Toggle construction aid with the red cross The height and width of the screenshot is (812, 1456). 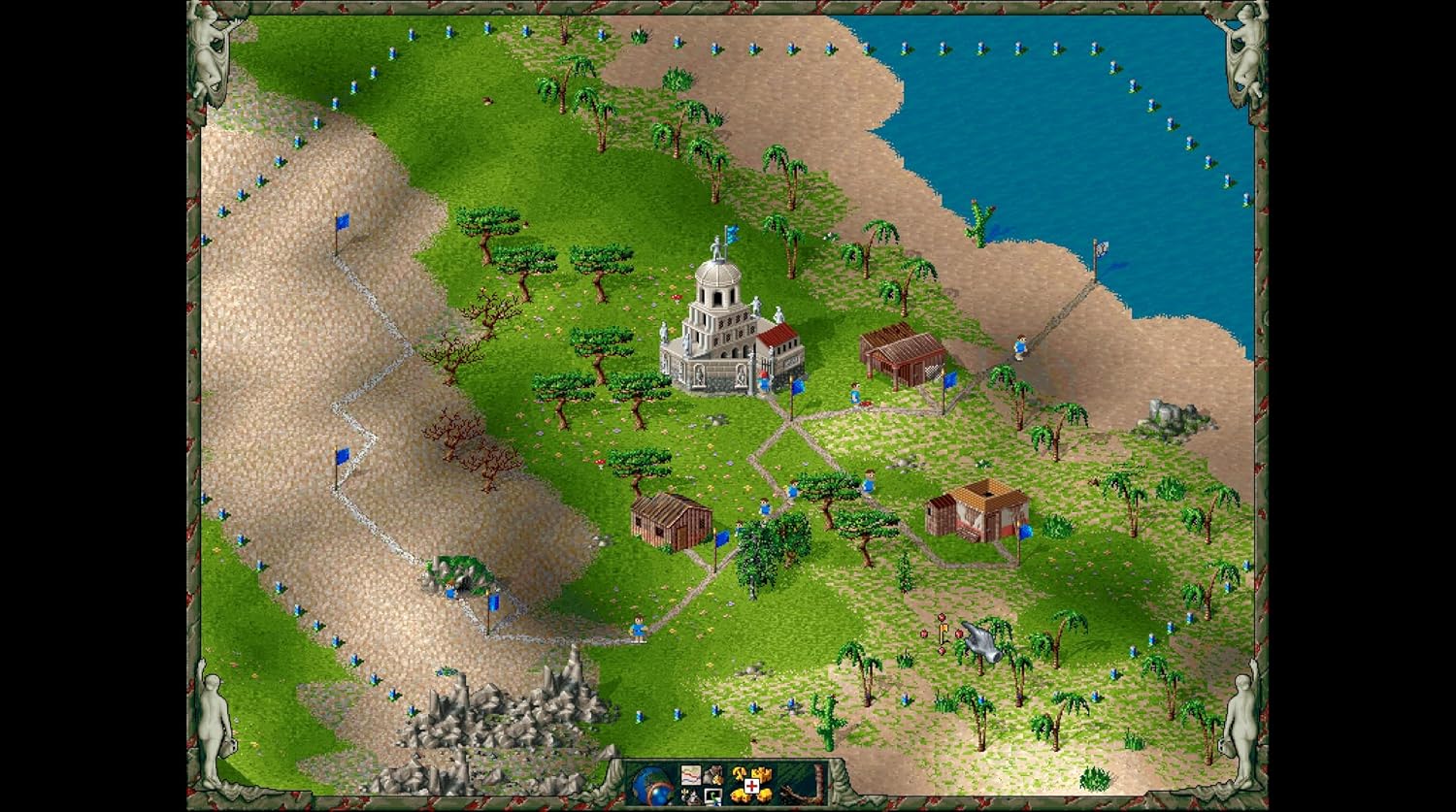(750, 785)
